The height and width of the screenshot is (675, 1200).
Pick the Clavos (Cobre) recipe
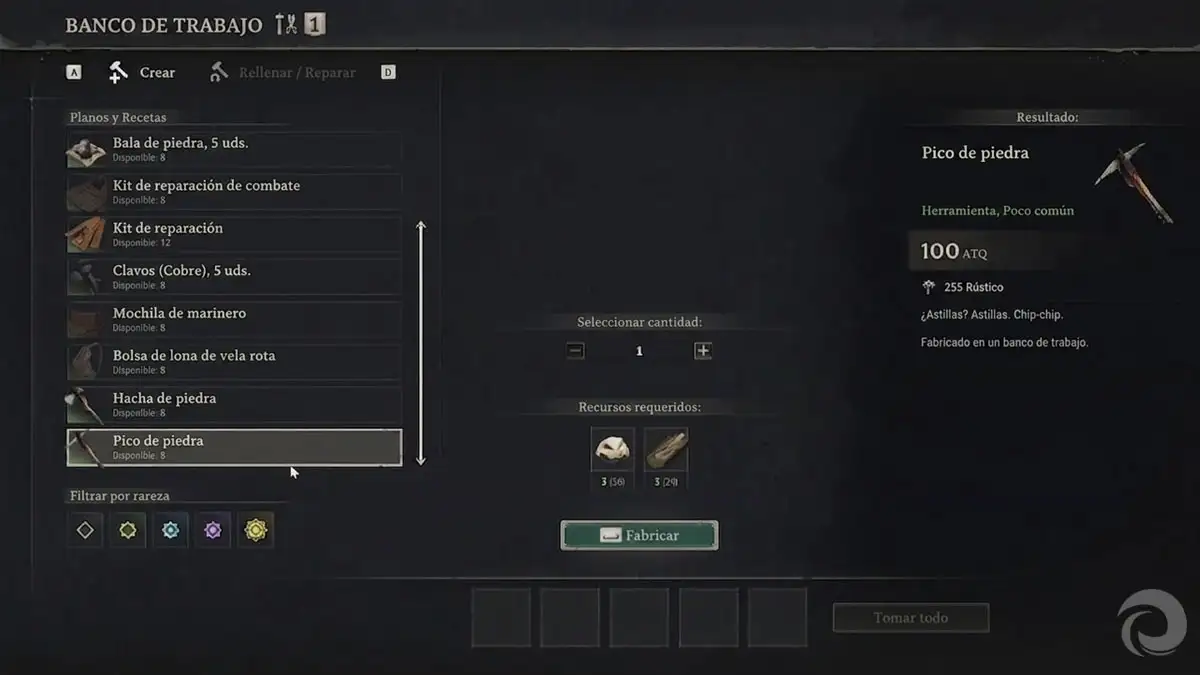coord(234,276)
